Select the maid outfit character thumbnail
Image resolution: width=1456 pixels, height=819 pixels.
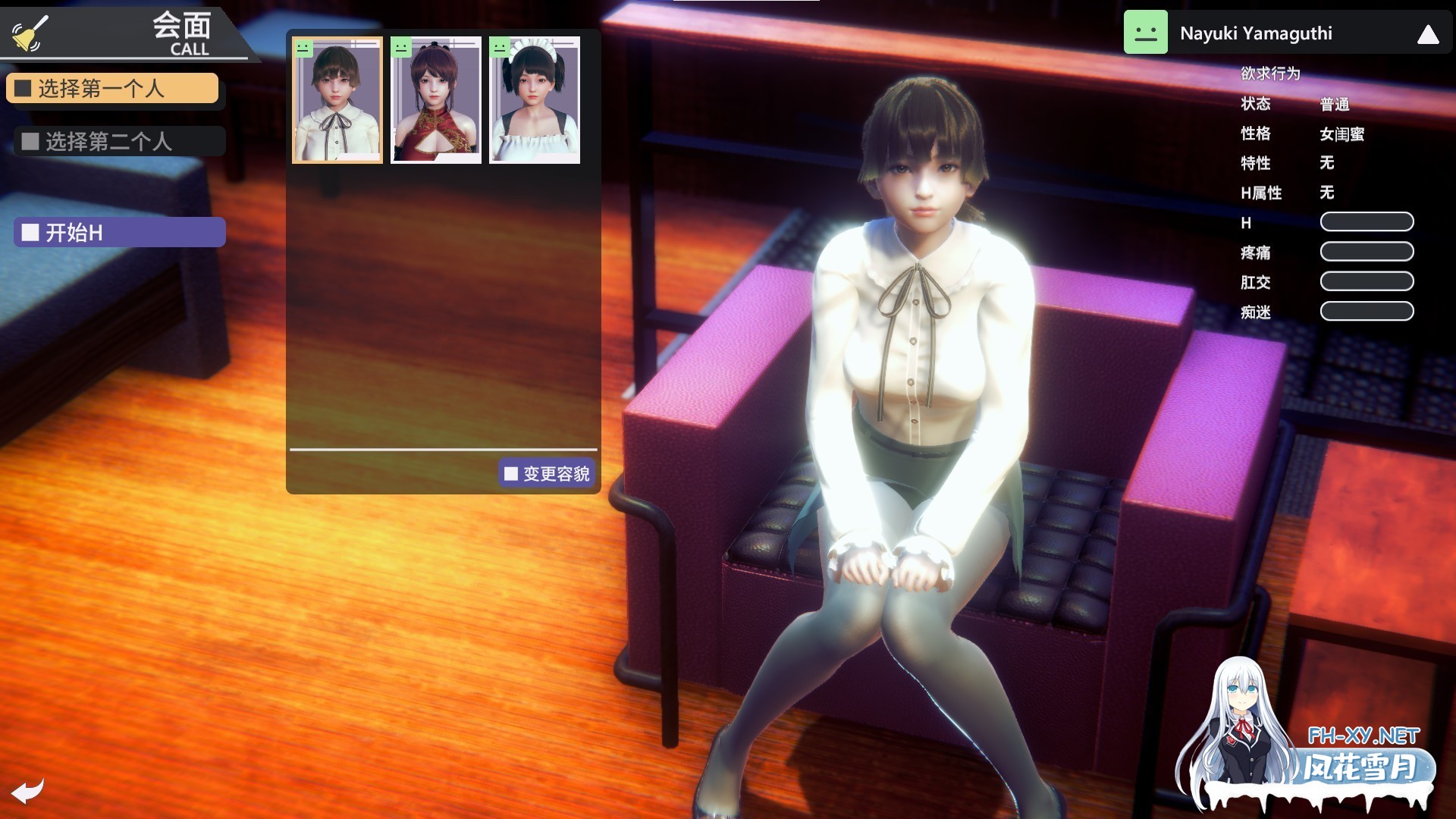point(533,100)
